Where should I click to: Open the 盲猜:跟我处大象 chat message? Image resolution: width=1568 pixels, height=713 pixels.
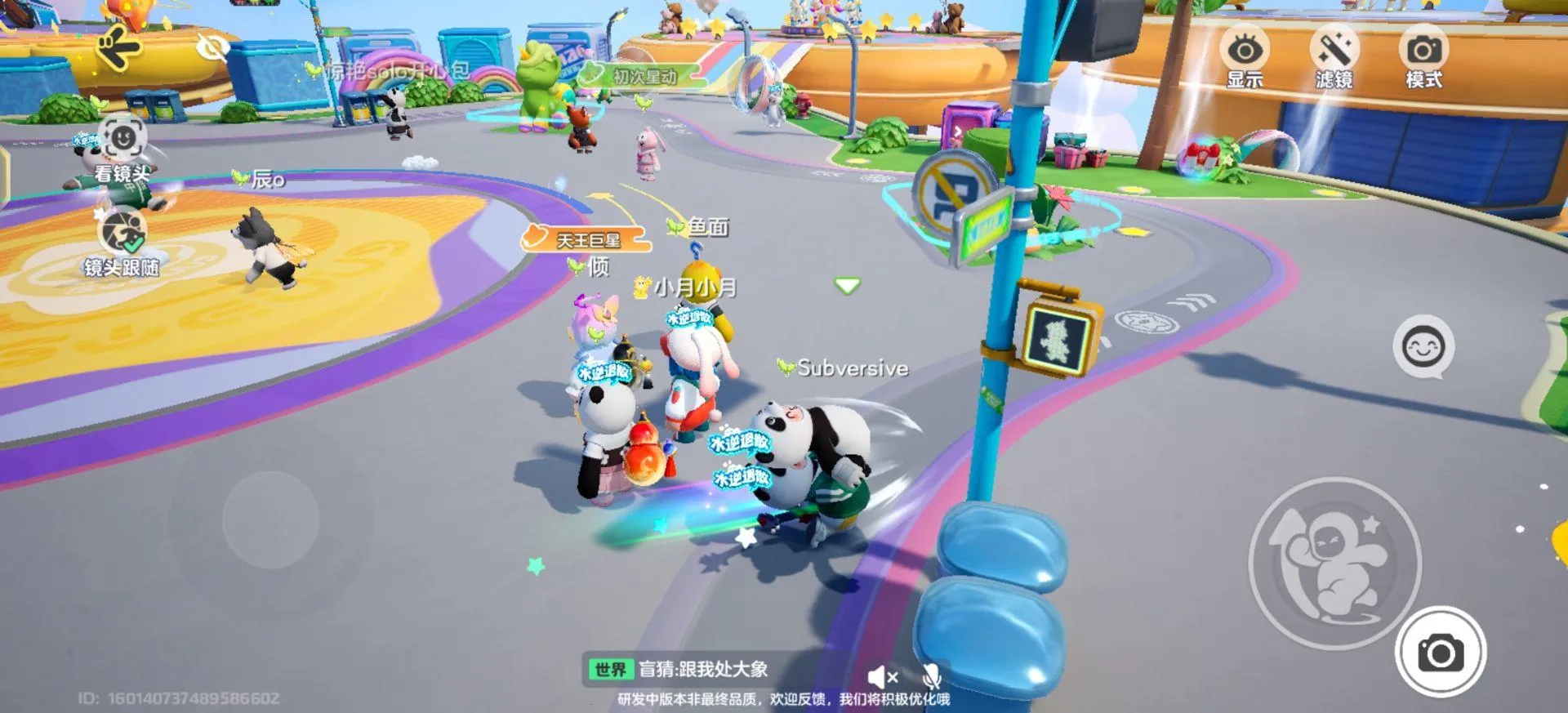pos(702,667)
